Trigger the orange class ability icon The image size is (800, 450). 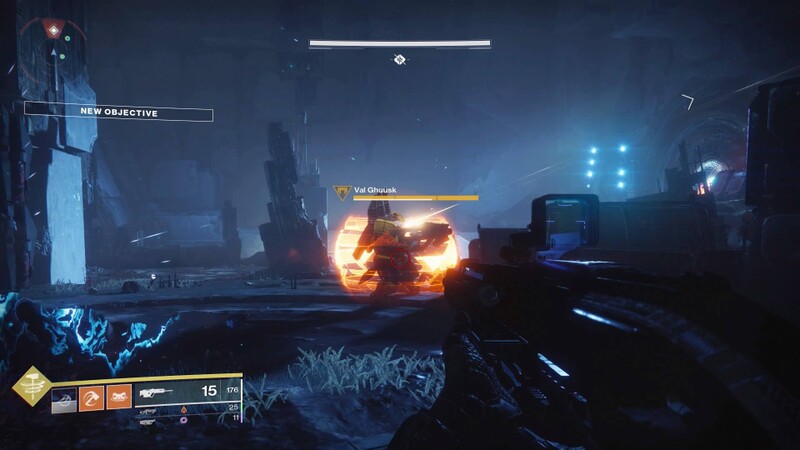(x=119, y=397)
